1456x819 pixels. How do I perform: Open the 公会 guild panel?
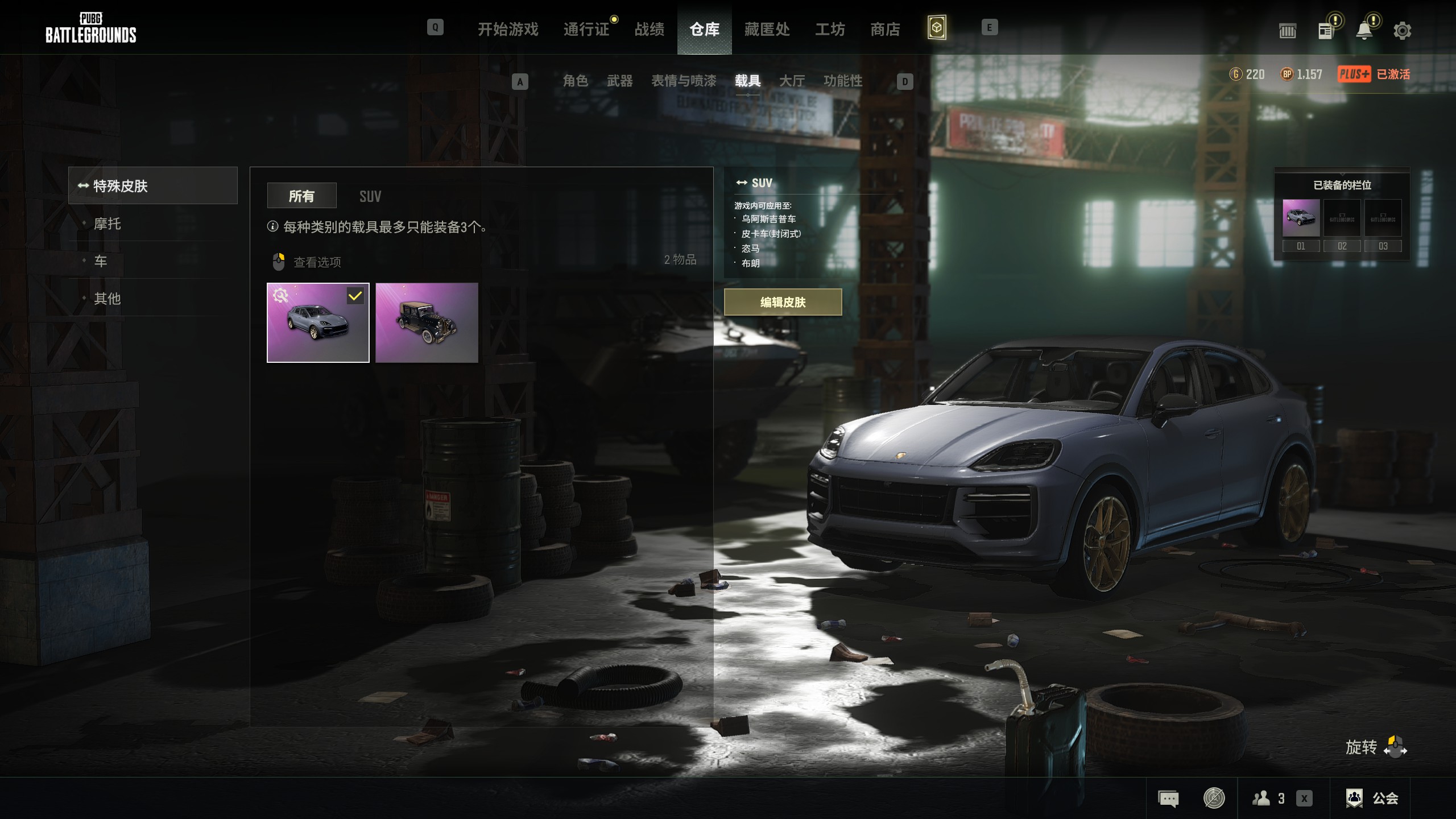(1372, 798)
